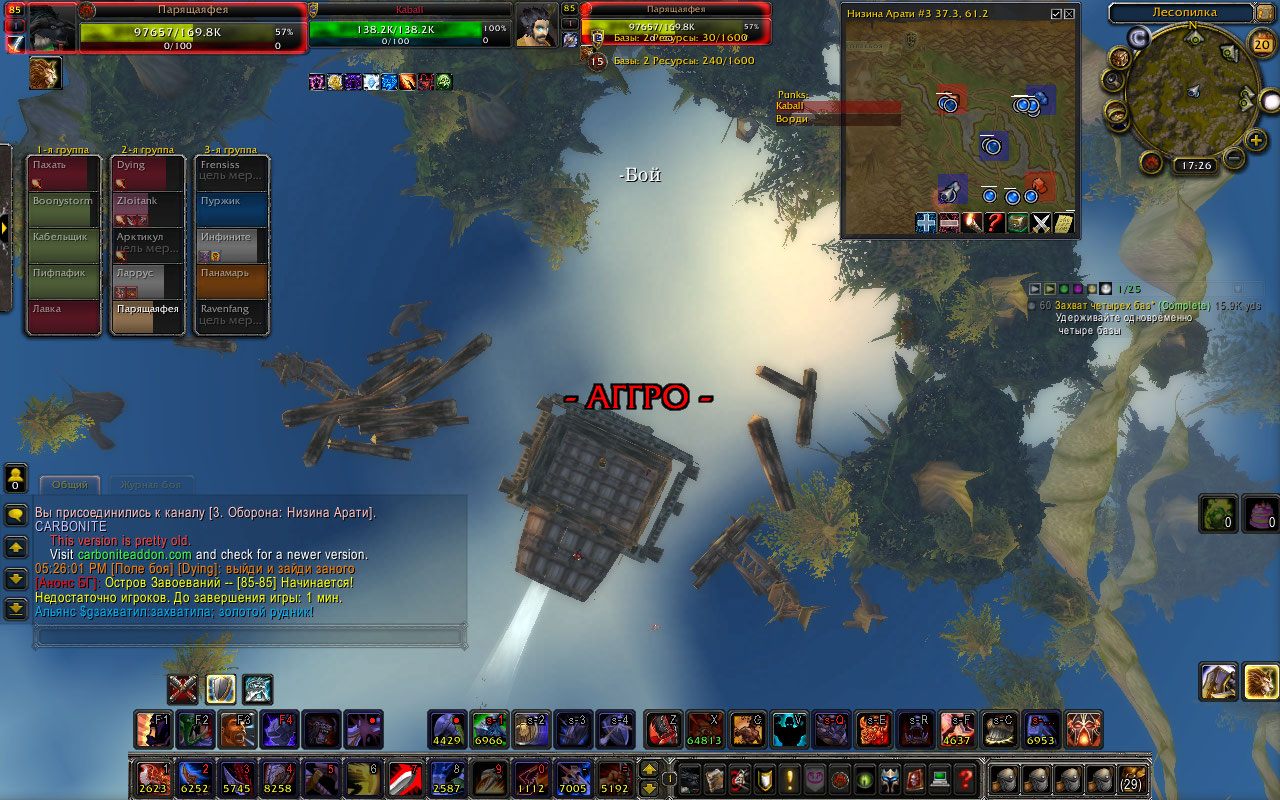1280x800 pixels.
Task: Zoom out the minimap with the minus button
Action: [1233, 158]
